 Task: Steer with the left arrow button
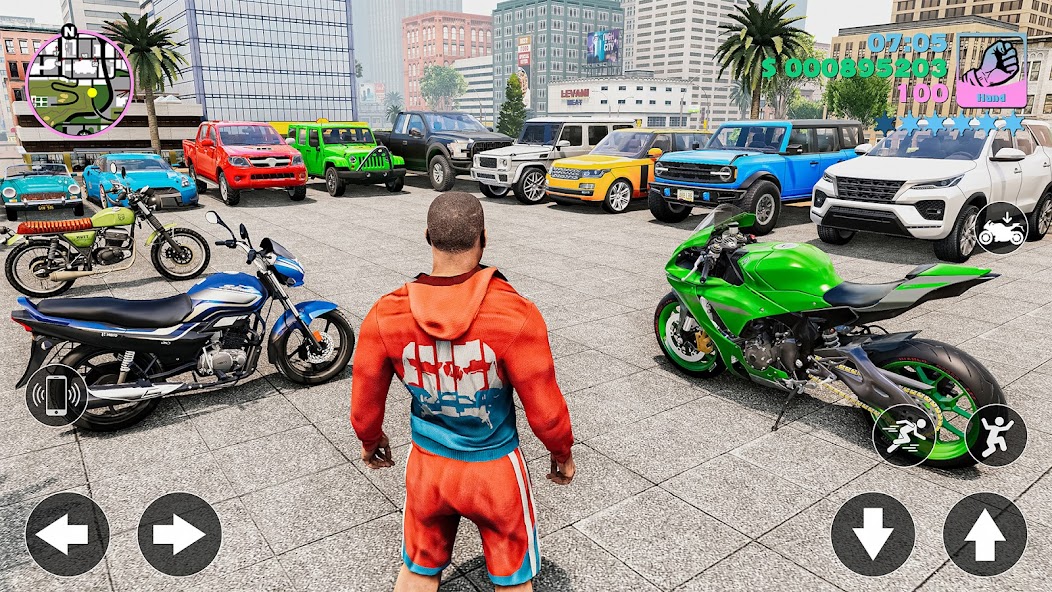click(67, 534)
